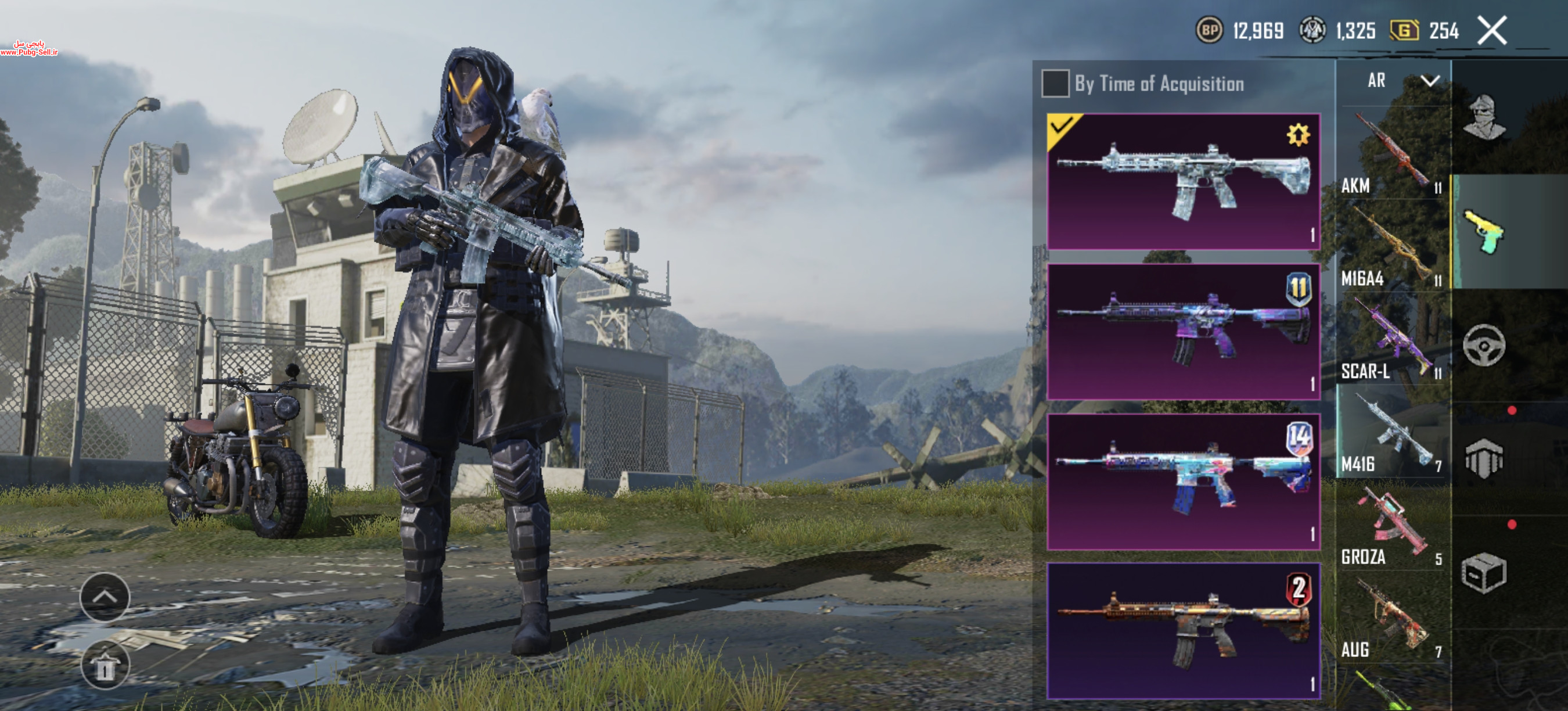Click the trash bin remove button

tap(105, 666)
